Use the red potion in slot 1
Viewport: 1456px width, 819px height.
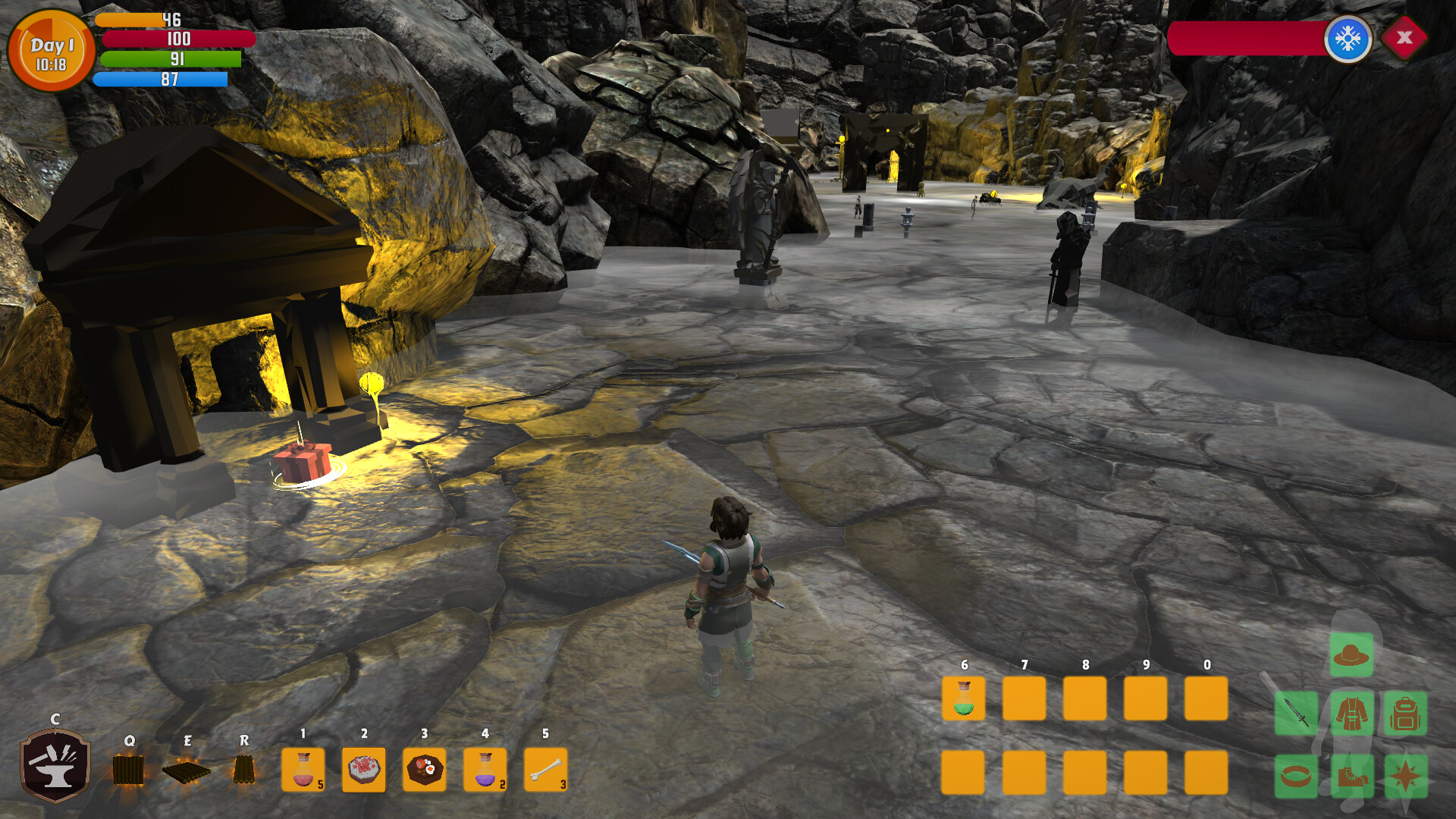click(303, 770)
